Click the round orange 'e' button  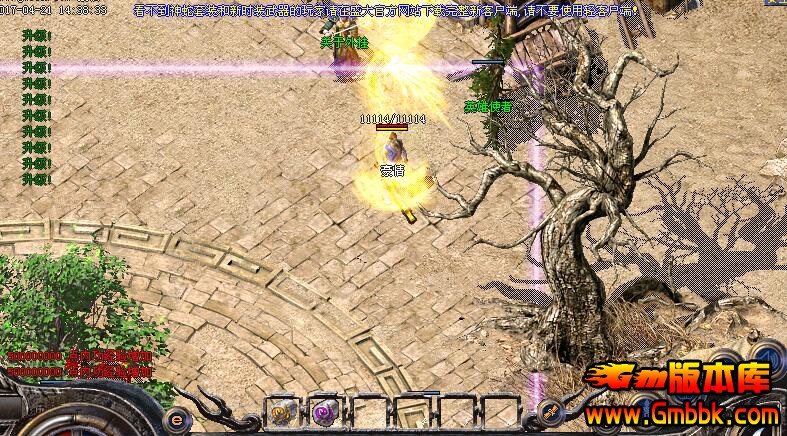click(x=178, y=419)
